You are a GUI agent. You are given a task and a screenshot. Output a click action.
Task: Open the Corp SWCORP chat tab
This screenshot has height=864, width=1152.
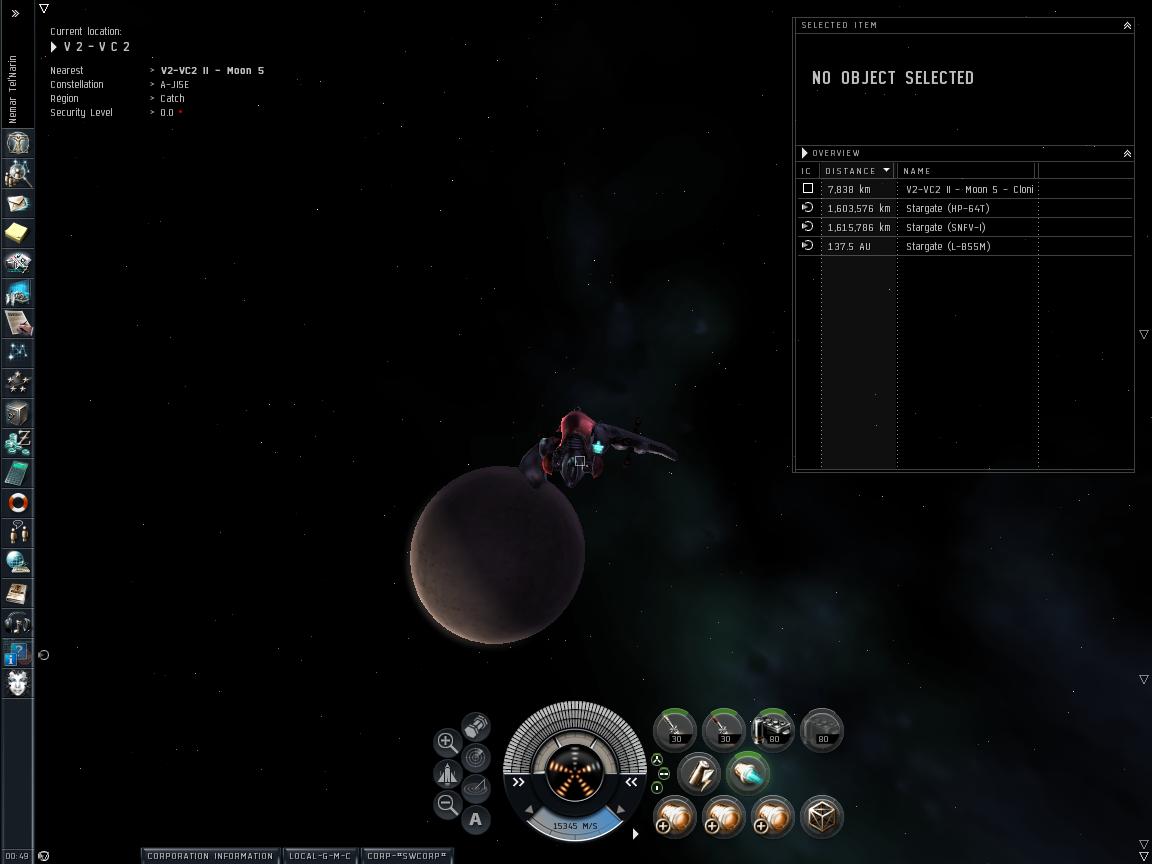pyautogui.click(x=406, y=856)
